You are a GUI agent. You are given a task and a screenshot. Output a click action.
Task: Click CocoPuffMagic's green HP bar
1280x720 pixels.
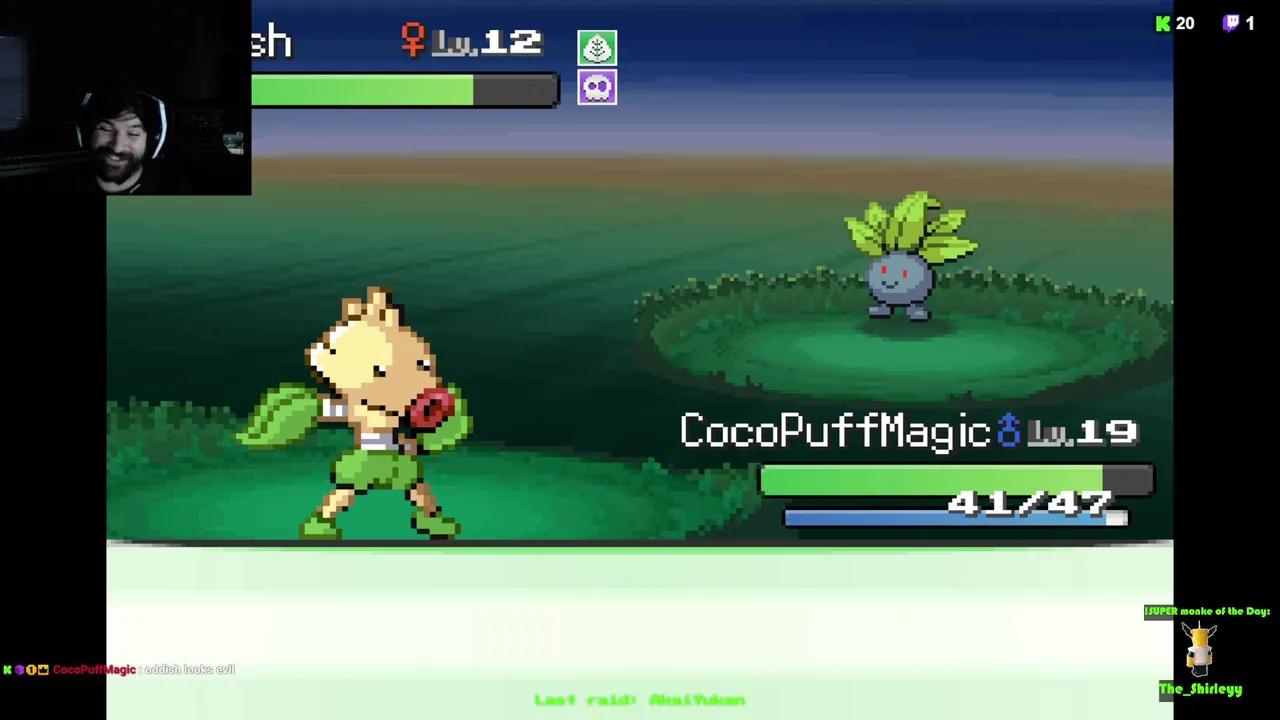coord(930,481)
